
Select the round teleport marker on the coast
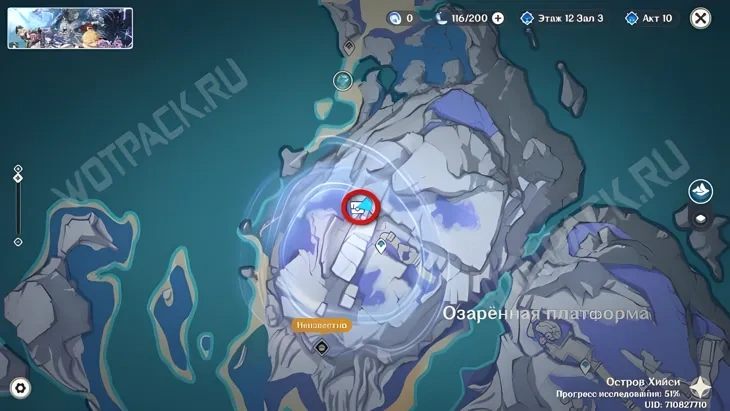pos(343,80)
